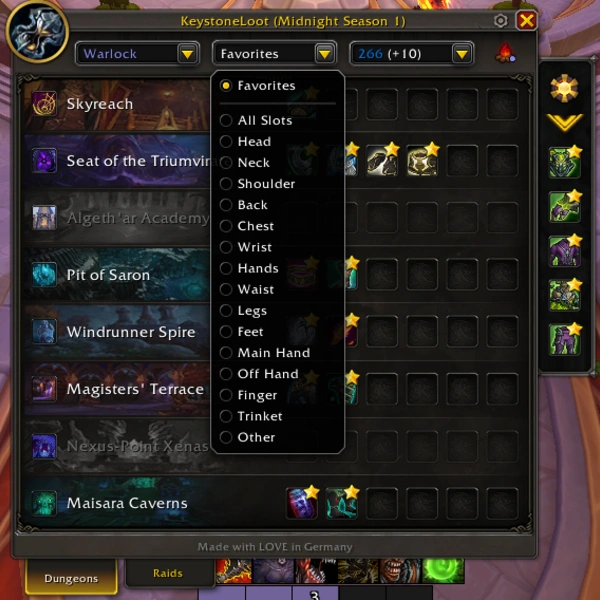Select the Neck slot filter

point(253,163)
